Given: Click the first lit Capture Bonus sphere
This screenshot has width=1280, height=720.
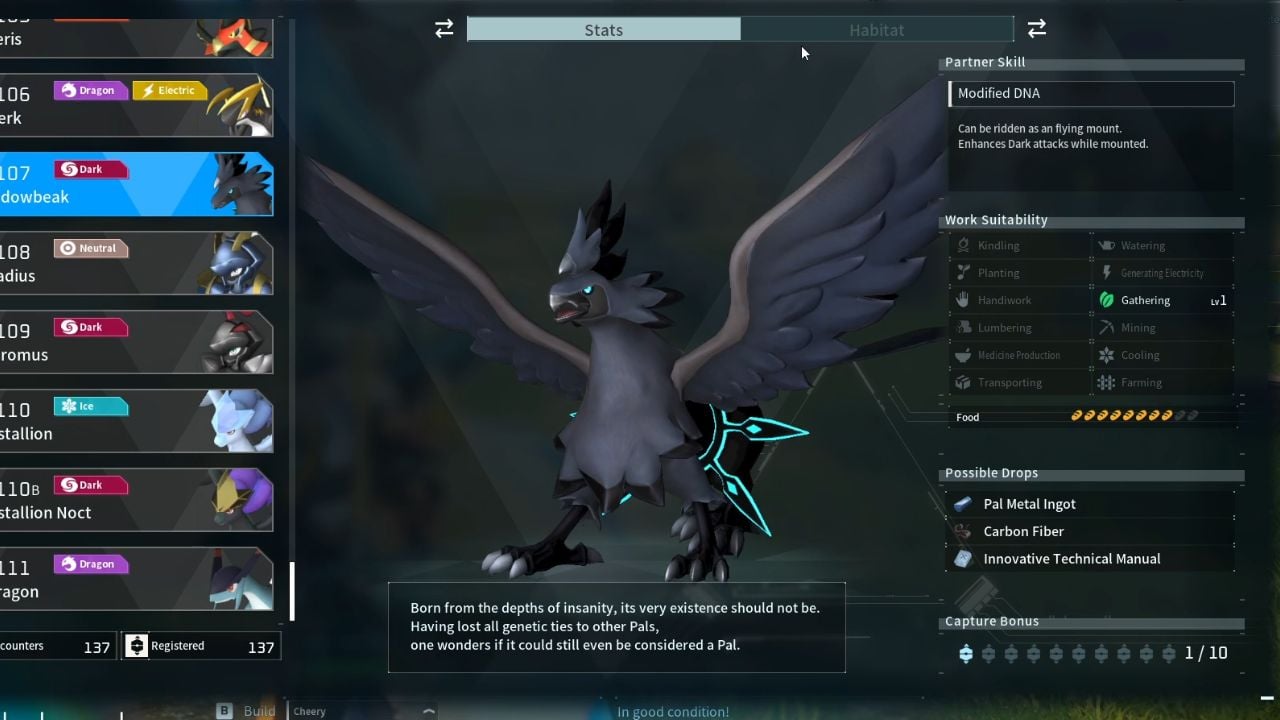Looking at the screenshot, I should click(x=965, y=653).
